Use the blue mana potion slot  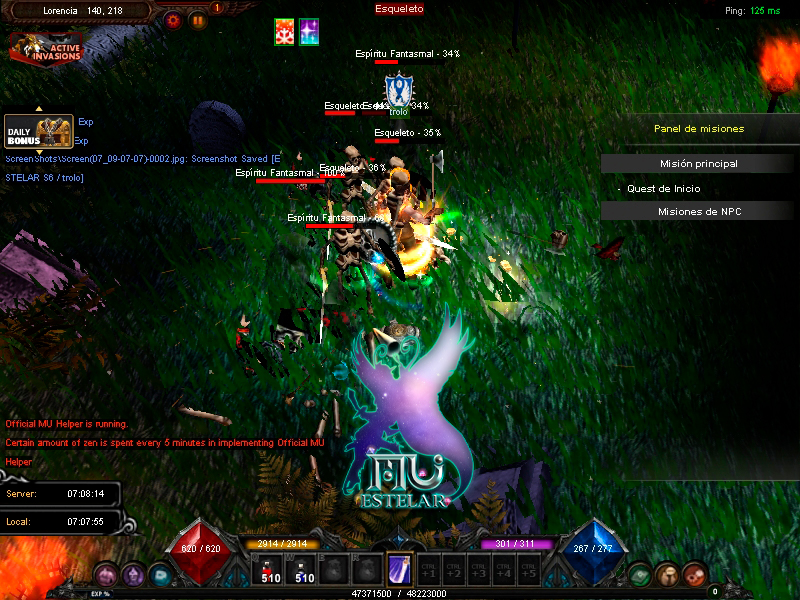[304, 570]
